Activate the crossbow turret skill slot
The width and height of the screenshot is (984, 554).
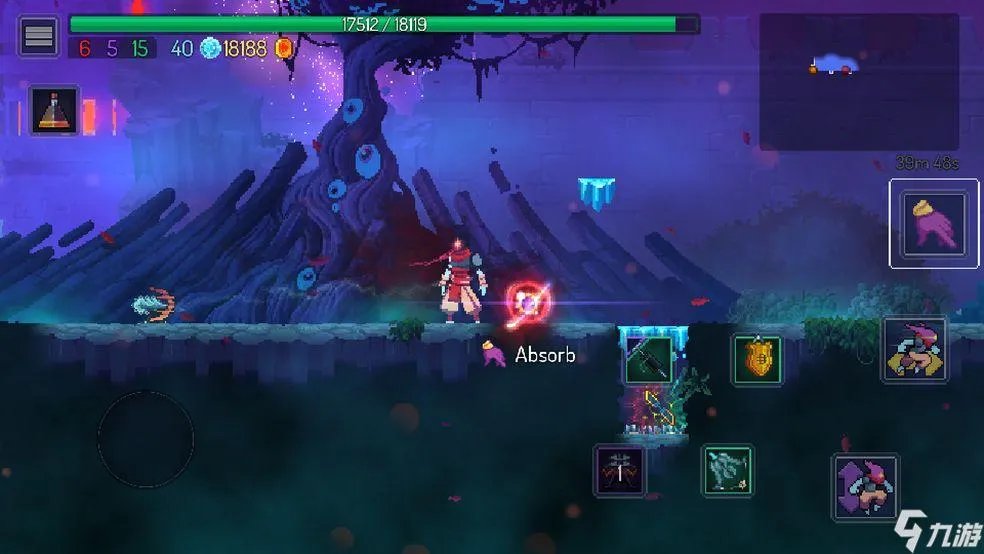pyautogui.click(x=620, y=471)
